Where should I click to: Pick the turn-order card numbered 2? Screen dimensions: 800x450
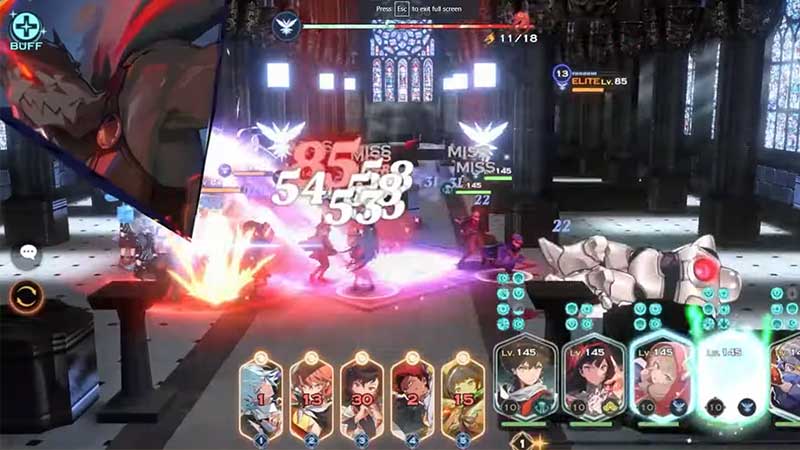[x=412, y=397]
